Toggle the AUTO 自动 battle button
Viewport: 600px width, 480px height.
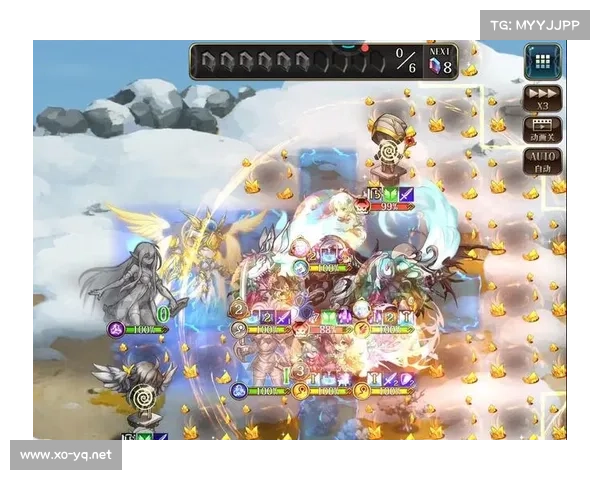[543, 162]
